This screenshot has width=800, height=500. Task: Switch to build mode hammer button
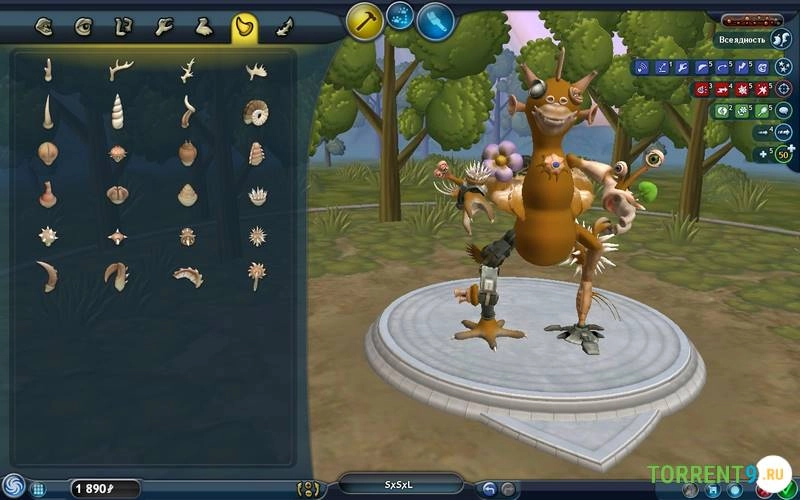pos(365,20)
